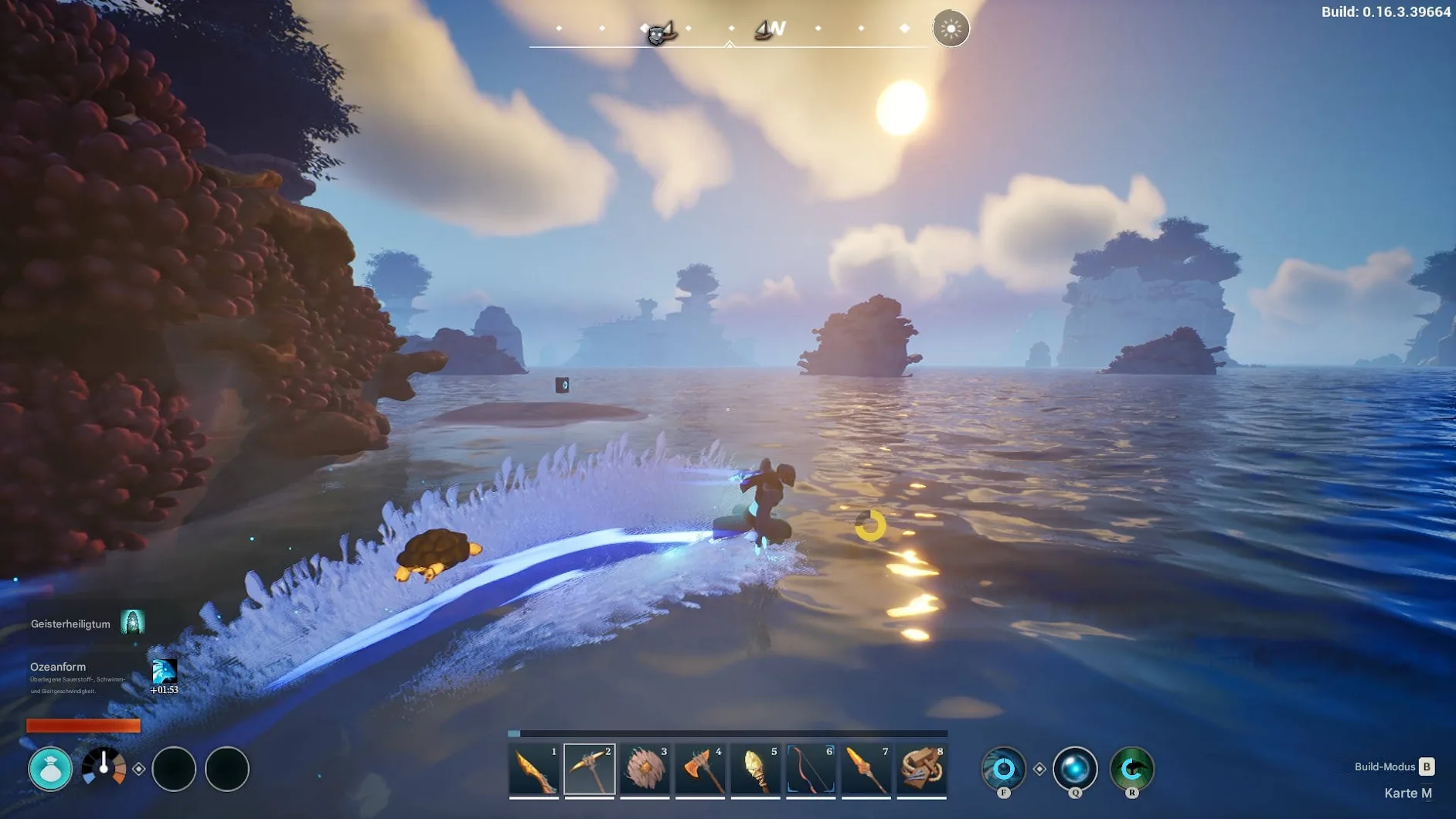The width and height of the screenshot is (1456, 819).
Task: Select the pickaxe in hotbar slot 2
Action: point(589,770)
